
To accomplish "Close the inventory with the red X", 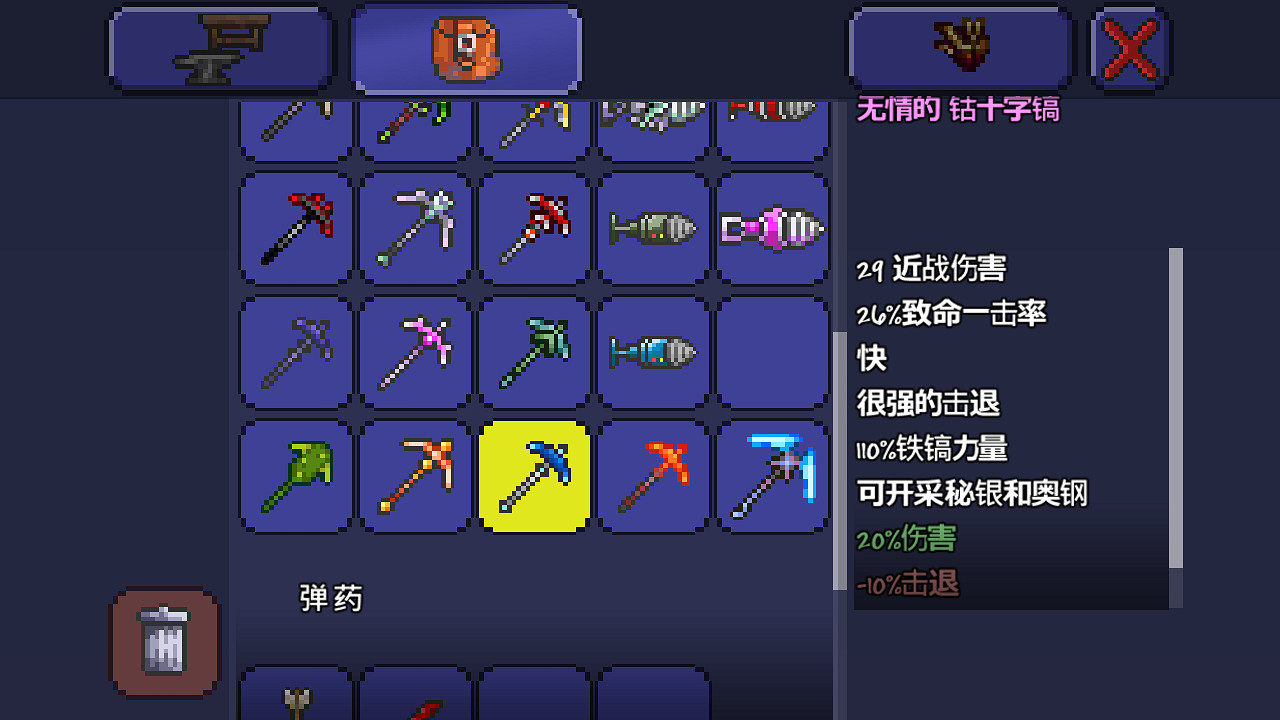I will [1129, 46].
